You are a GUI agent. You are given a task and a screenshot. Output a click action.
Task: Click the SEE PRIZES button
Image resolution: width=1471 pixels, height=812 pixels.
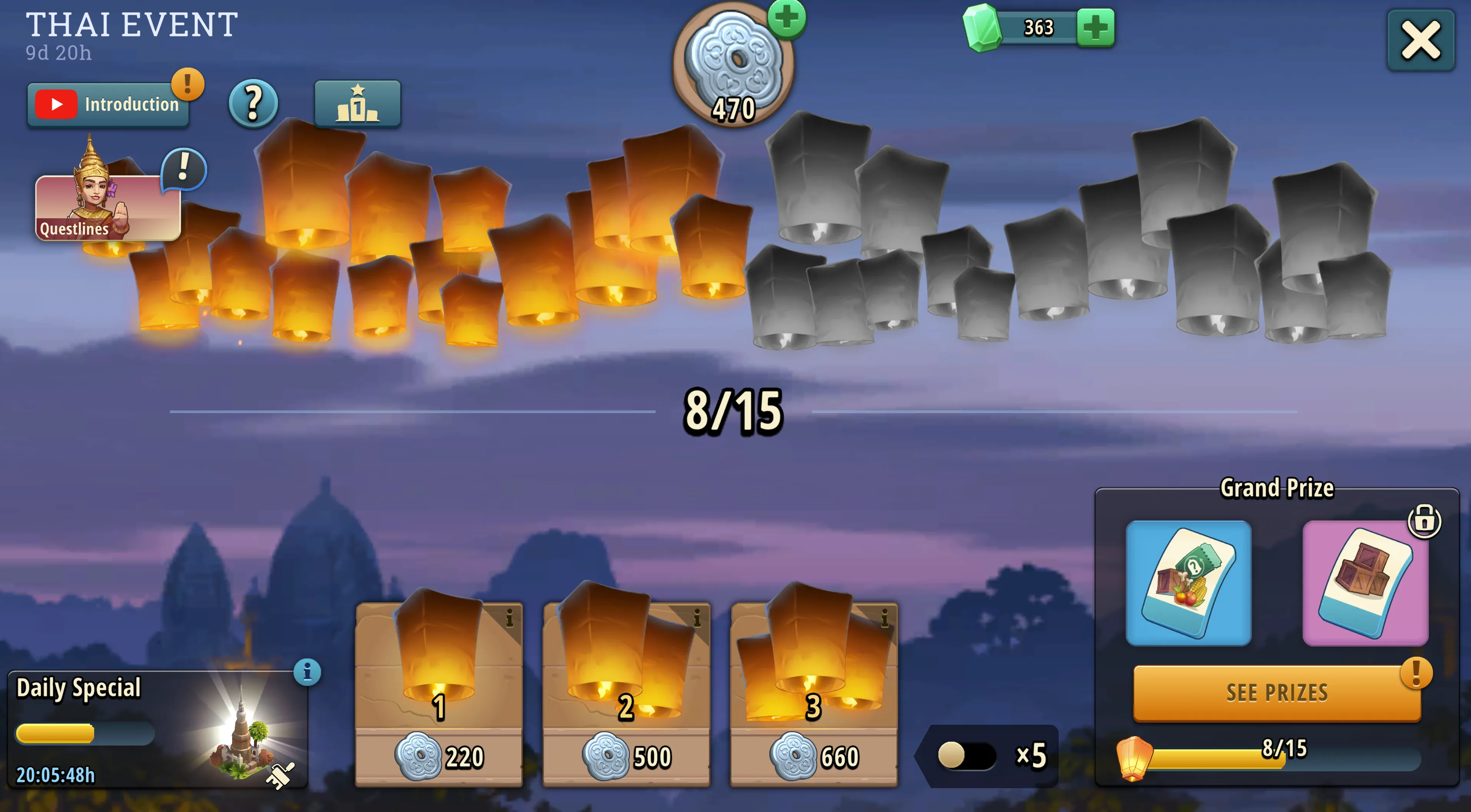1276,692
